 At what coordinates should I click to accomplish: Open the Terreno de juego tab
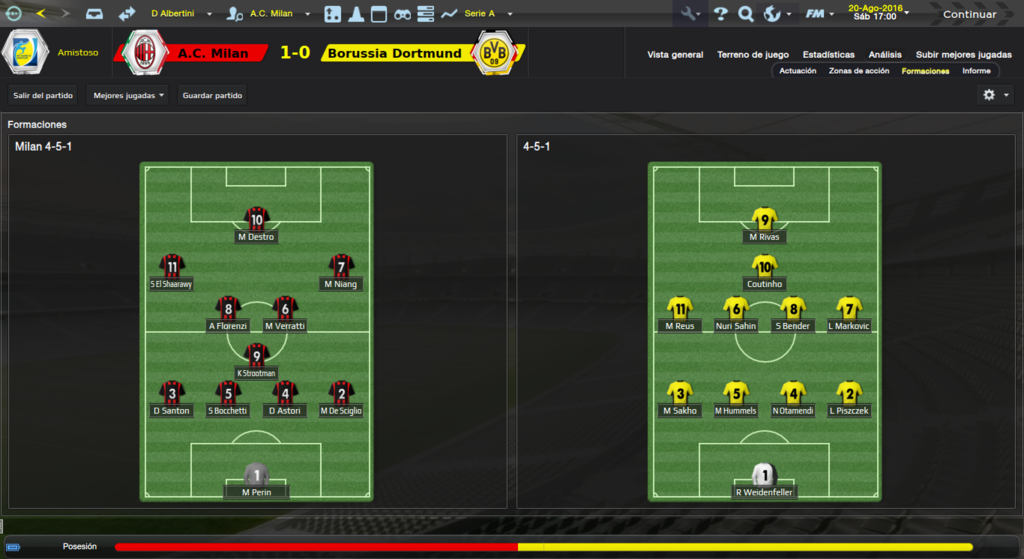[752, 55]
